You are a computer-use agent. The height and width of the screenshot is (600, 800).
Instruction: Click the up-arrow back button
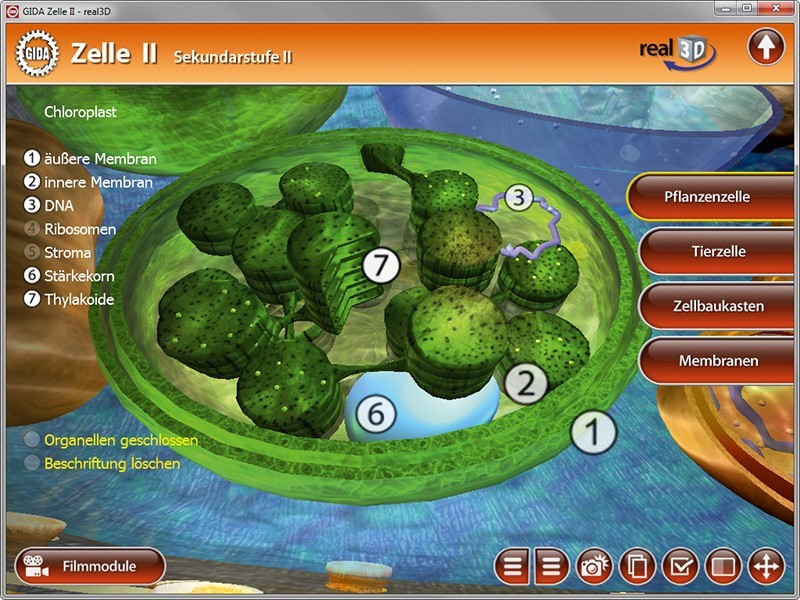click(x=766, y=48)
